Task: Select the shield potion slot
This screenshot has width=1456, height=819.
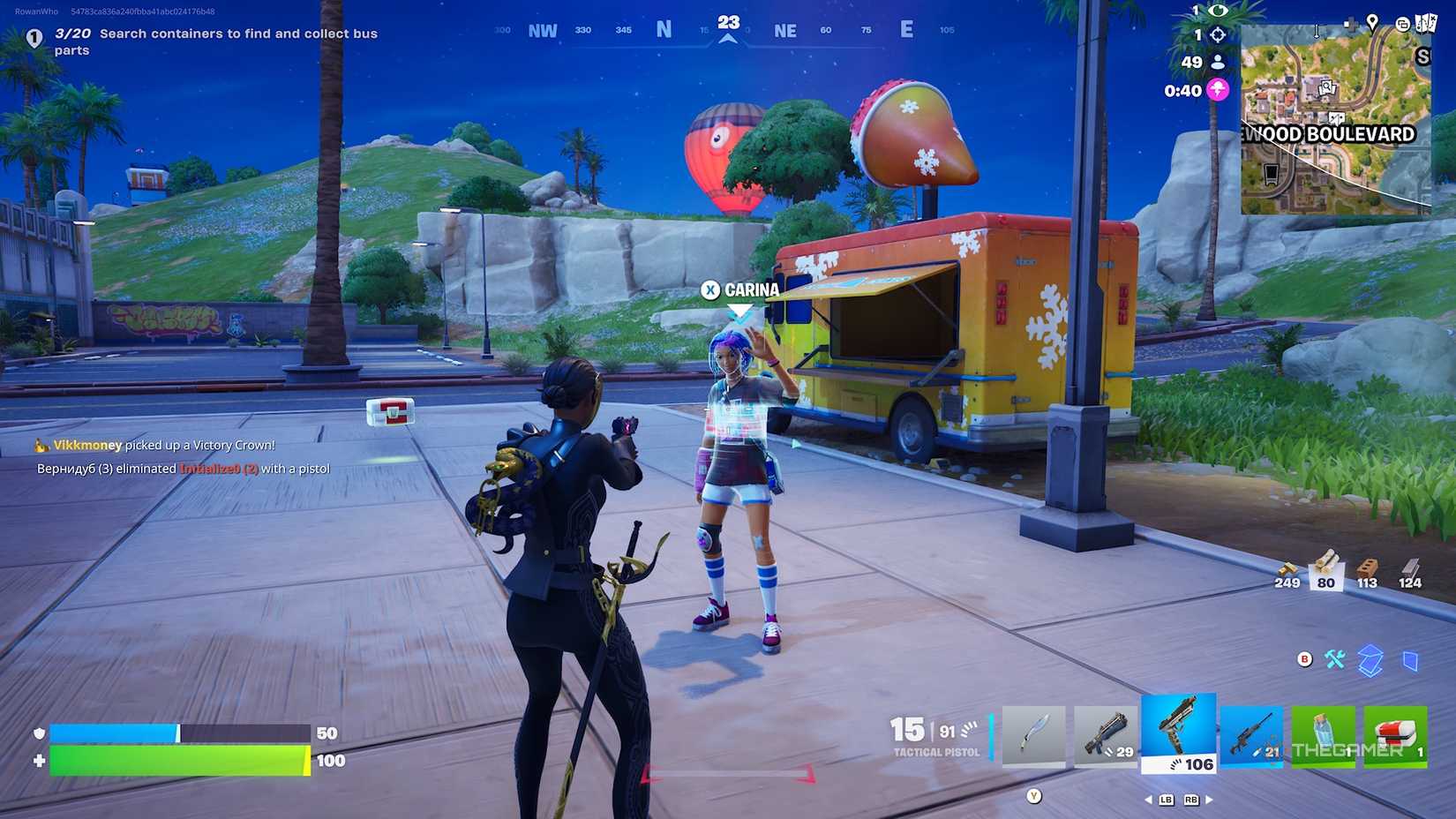Action: pos(1324,735)
